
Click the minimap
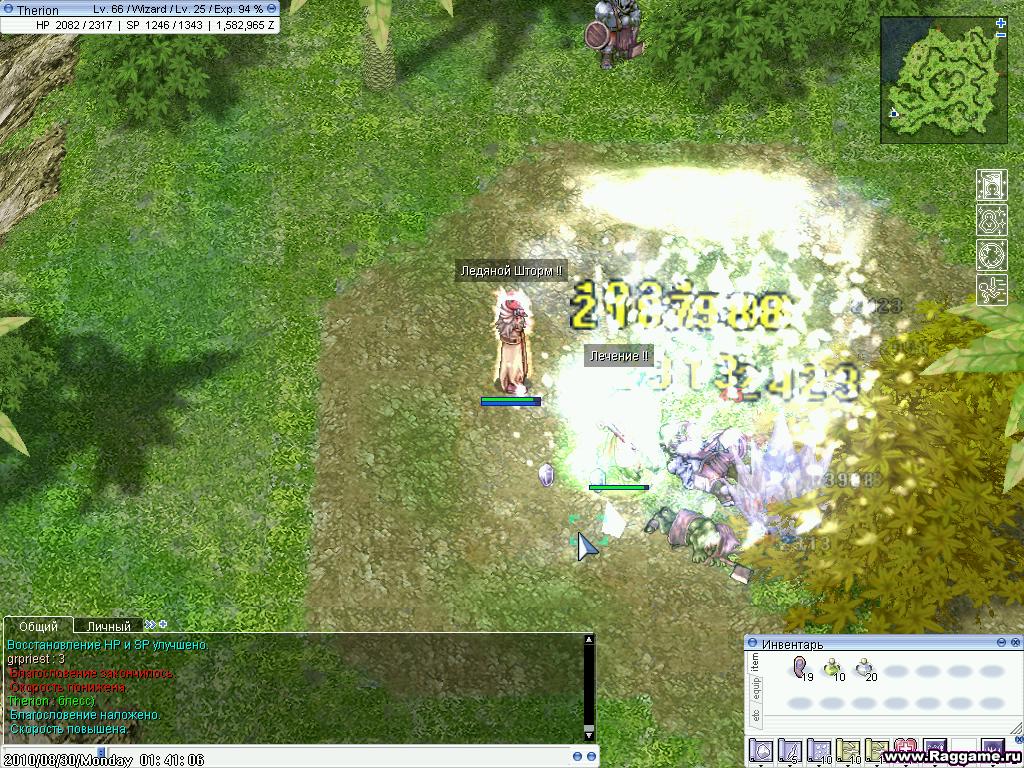click(944, 79)
